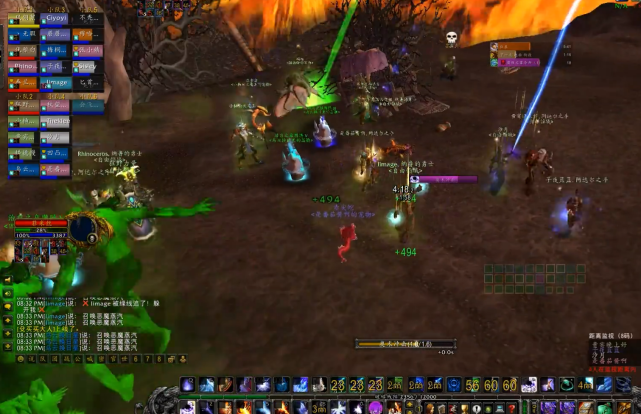Screen dimensions: 641x414
Task: Click the action slot with the 3m cooldown
Action: [x=319, y=407]
